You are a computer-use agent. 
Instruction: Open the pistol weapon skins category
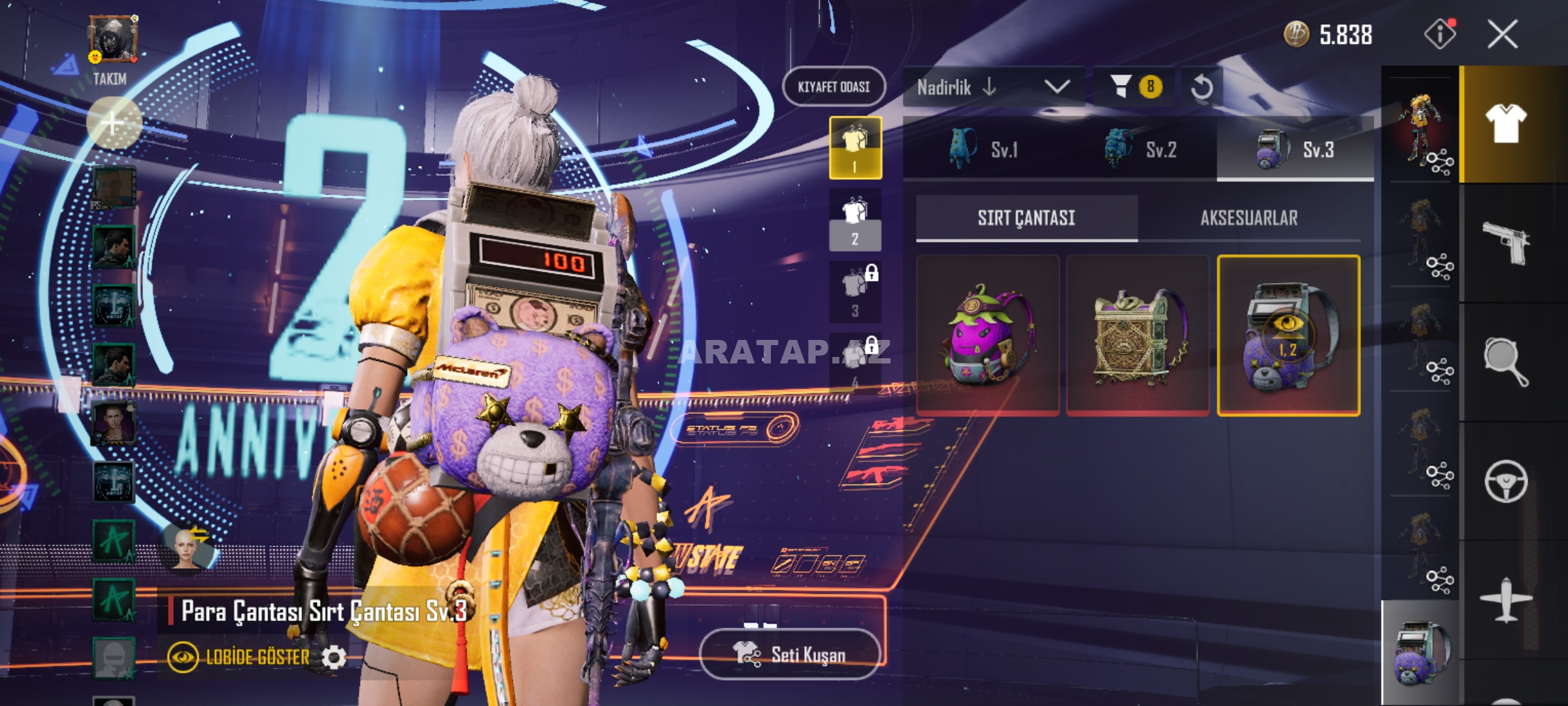pyautogui.click(x=1506, y=243)
